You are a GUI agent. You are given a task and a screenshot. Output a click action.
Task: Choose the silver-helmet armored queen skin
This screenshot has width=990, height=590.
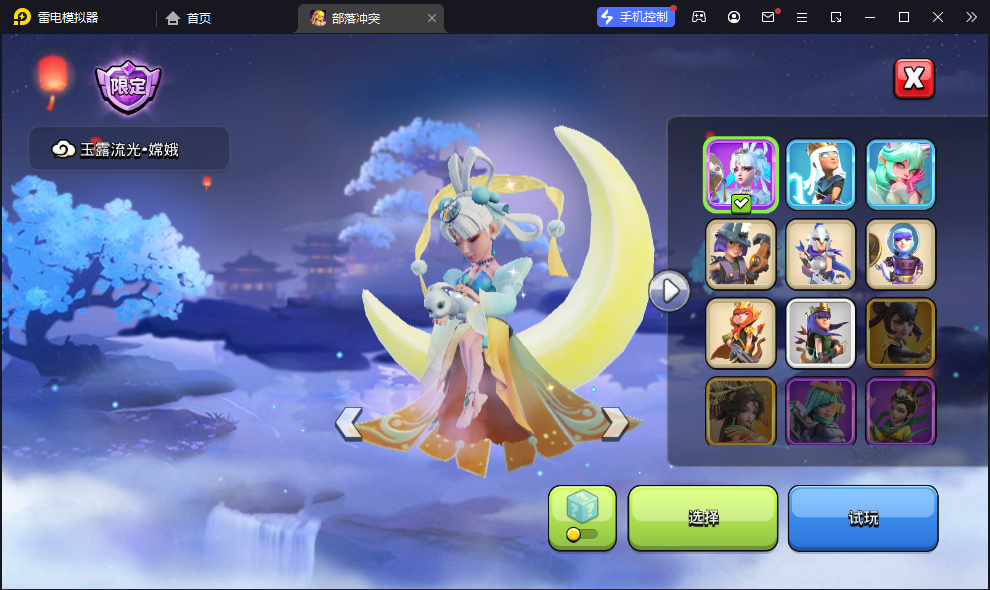(821, 254)
